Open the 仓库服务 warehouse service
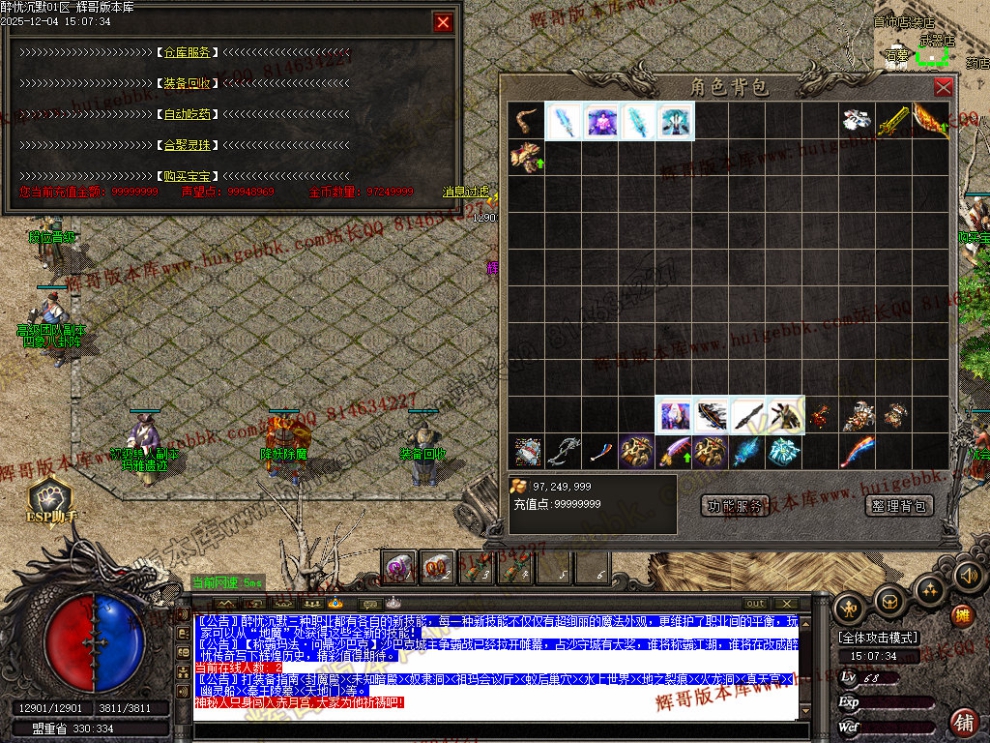This screenshot has width=990, height=743. 188,53
